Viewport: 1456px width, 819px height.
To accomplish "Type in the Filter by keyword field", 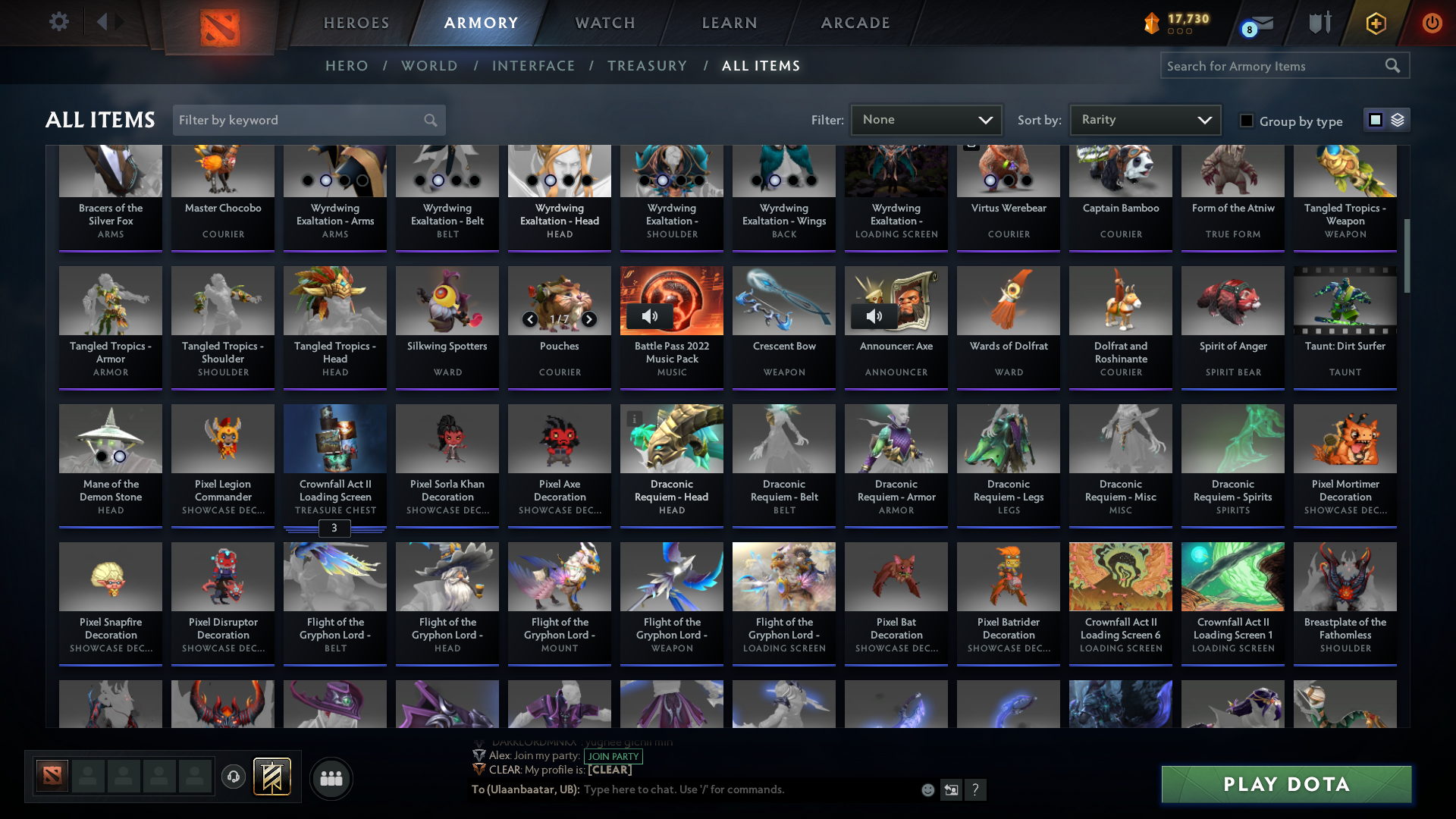I will click(296, 120).
